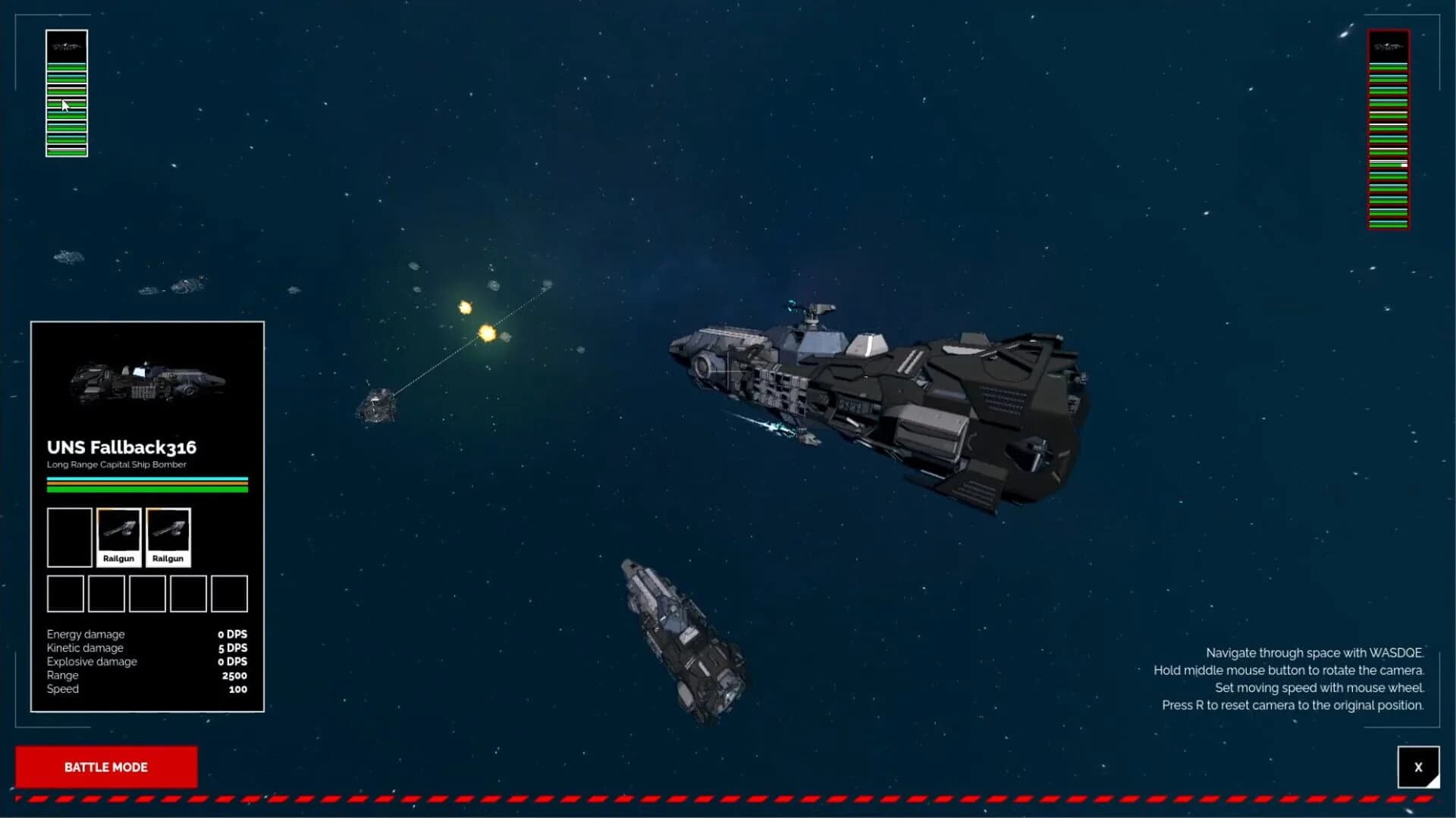The width and height of the screenshot is (1456, 818).
Task: Click the first empty secondary weapon slot
Action: [65, 594]
